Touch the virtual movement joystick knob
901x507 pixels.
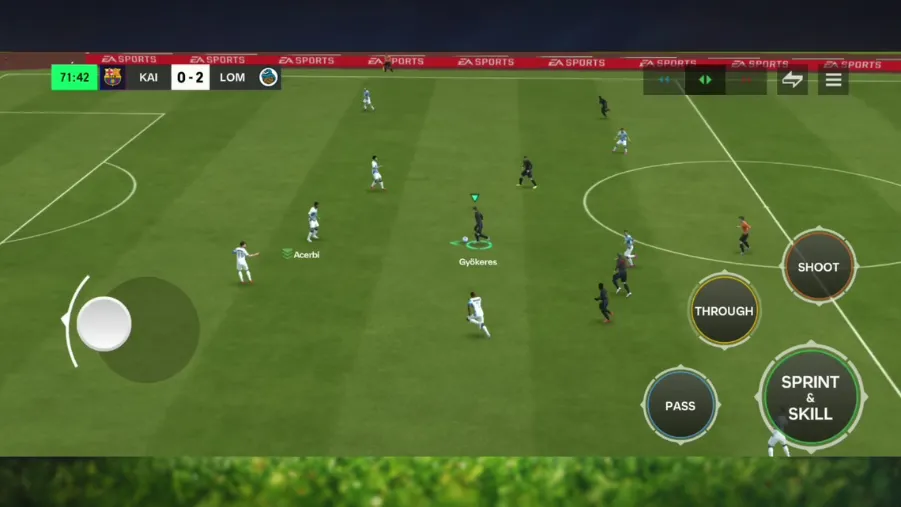104,324
